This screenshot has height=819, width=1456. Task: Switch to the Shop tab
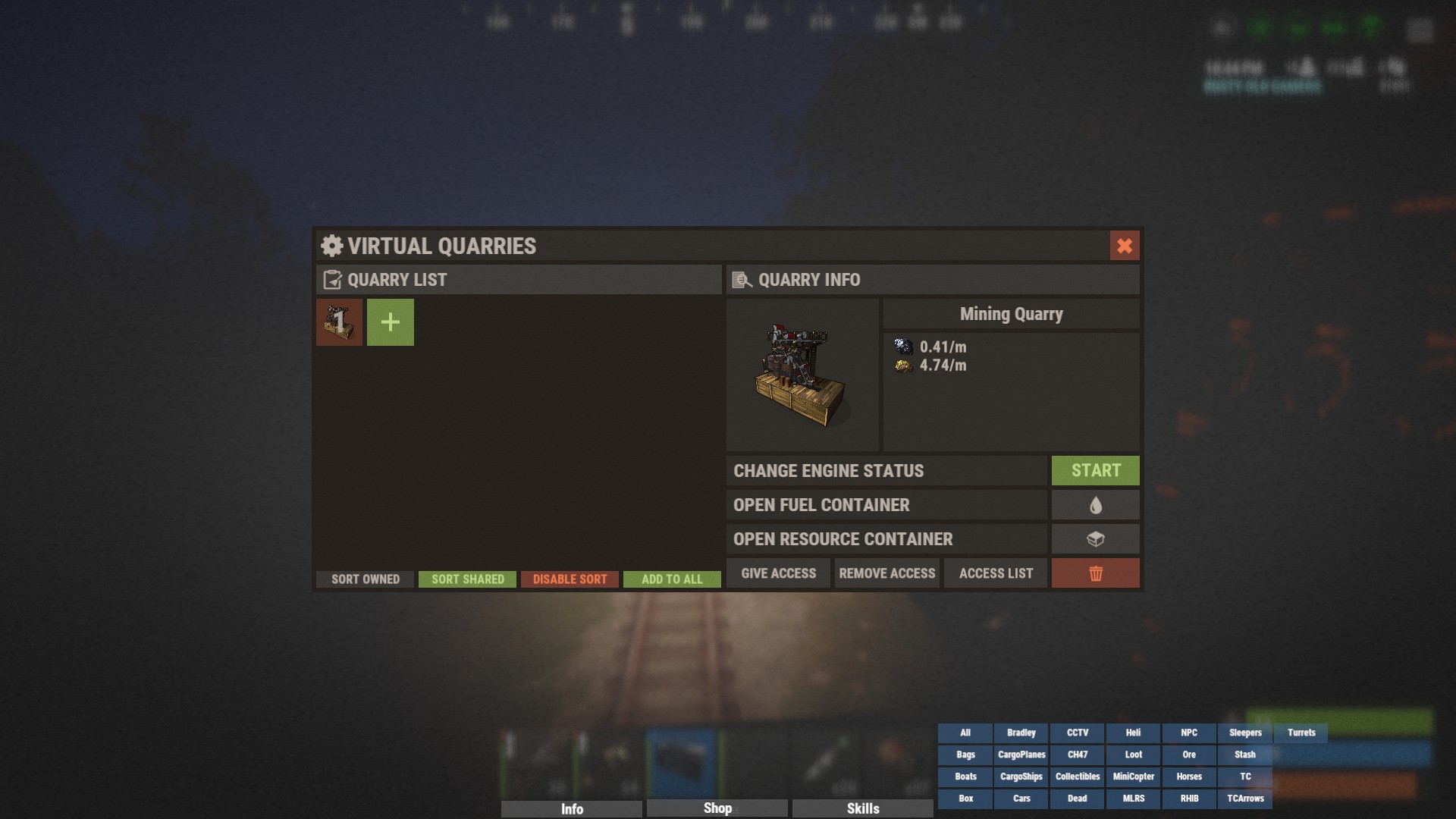click(x=716, y=808)
